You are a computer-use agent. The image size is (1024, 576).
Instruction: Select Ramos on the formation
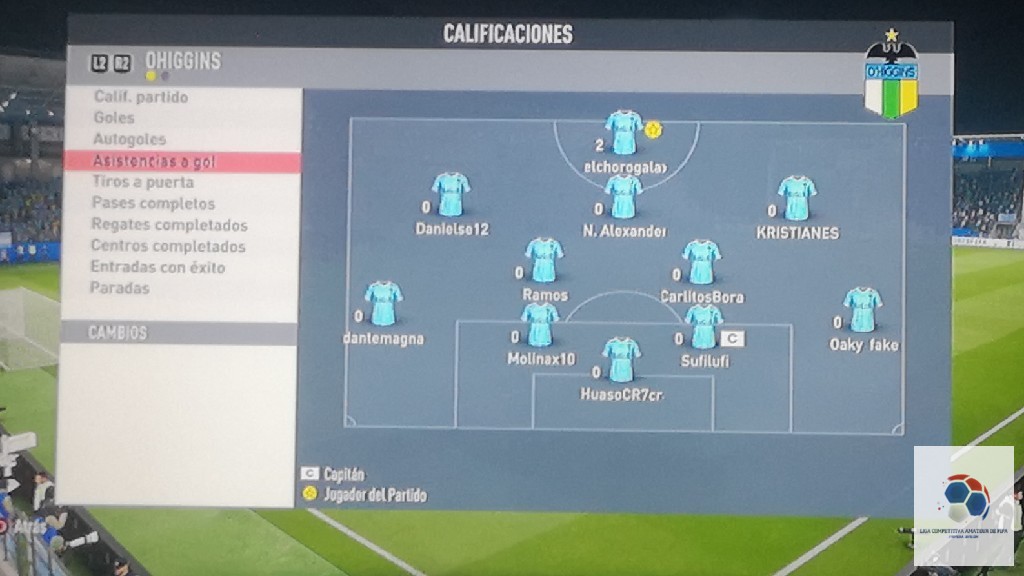(544, 260)
